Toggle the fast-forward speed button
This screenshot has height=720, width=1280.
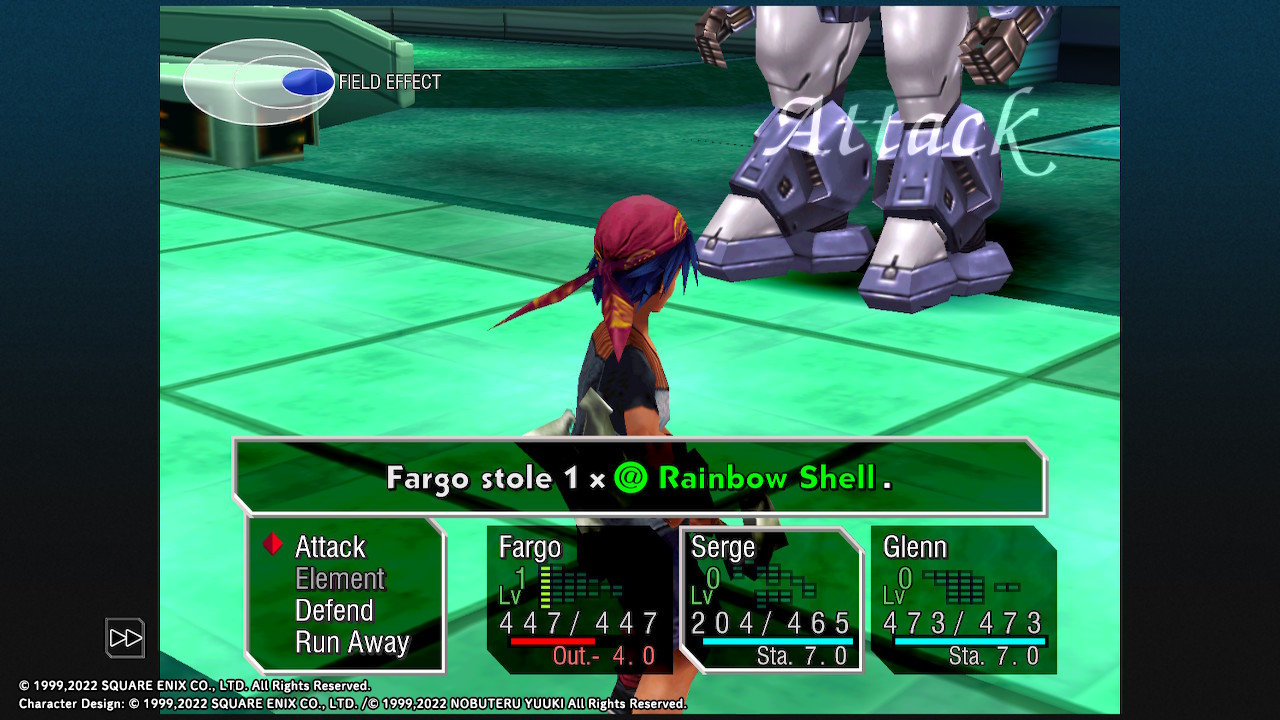click(126, 638)
